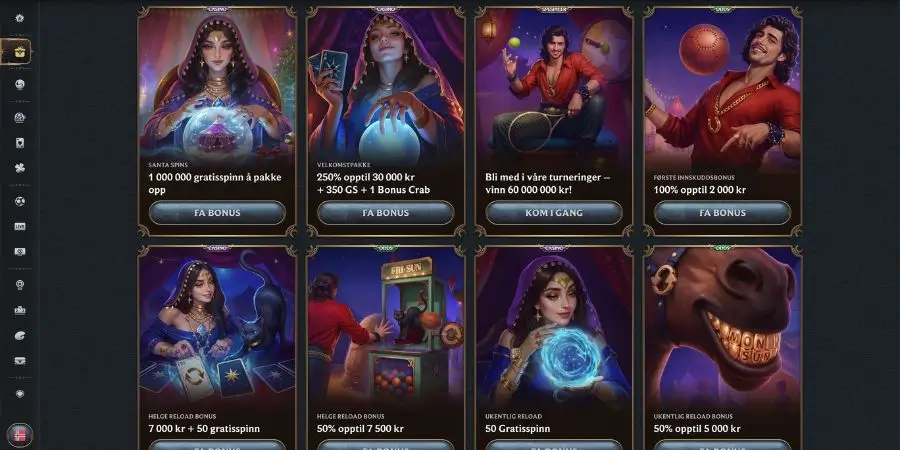The height and width of the screenshot is (450, 900).
Task: Open the Santa Spins fortune teller image
Action: click(x=217, y=85)
